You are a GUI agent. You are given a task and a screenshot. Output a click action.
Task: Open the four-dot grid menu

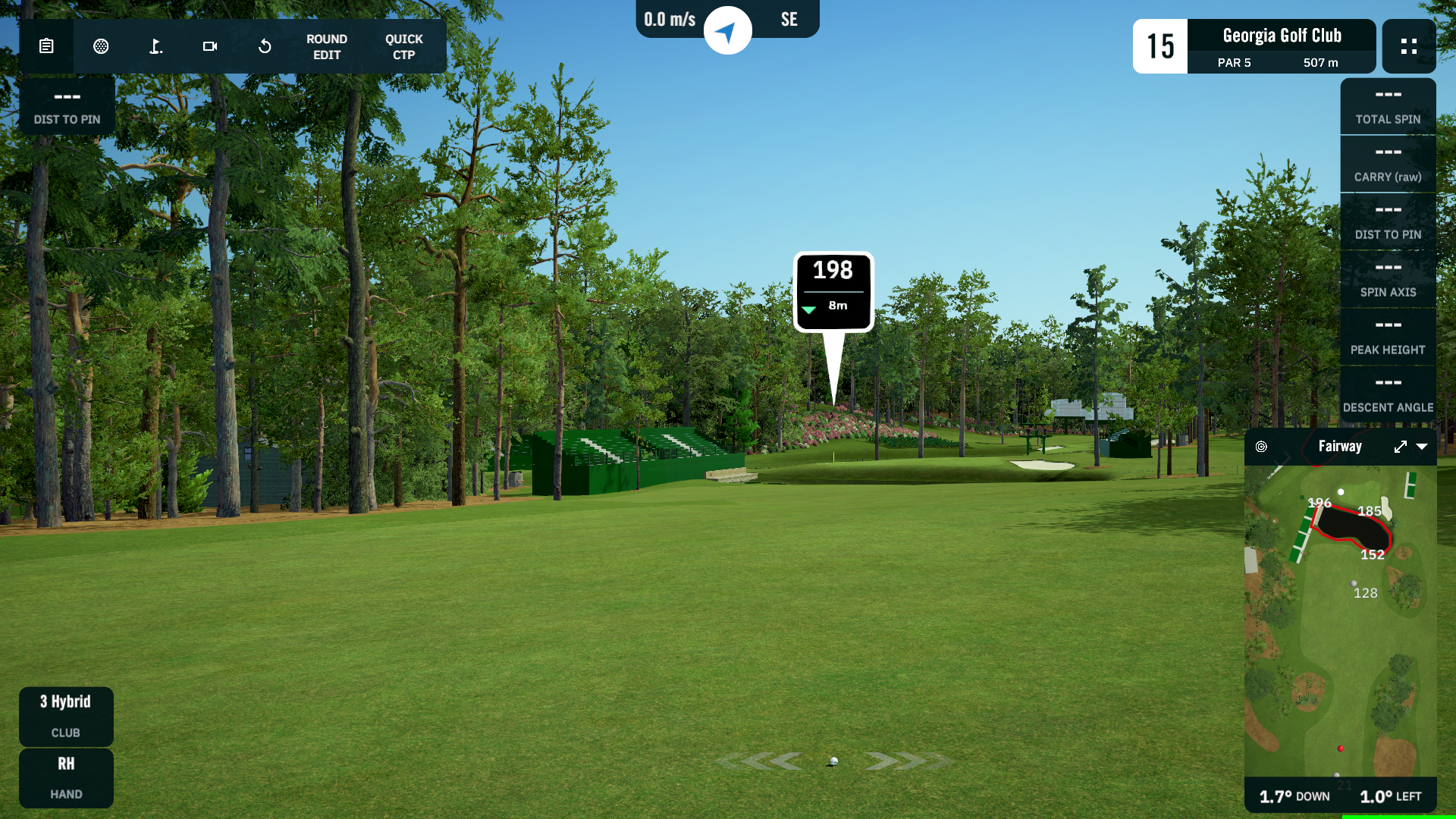[1408, 46]
